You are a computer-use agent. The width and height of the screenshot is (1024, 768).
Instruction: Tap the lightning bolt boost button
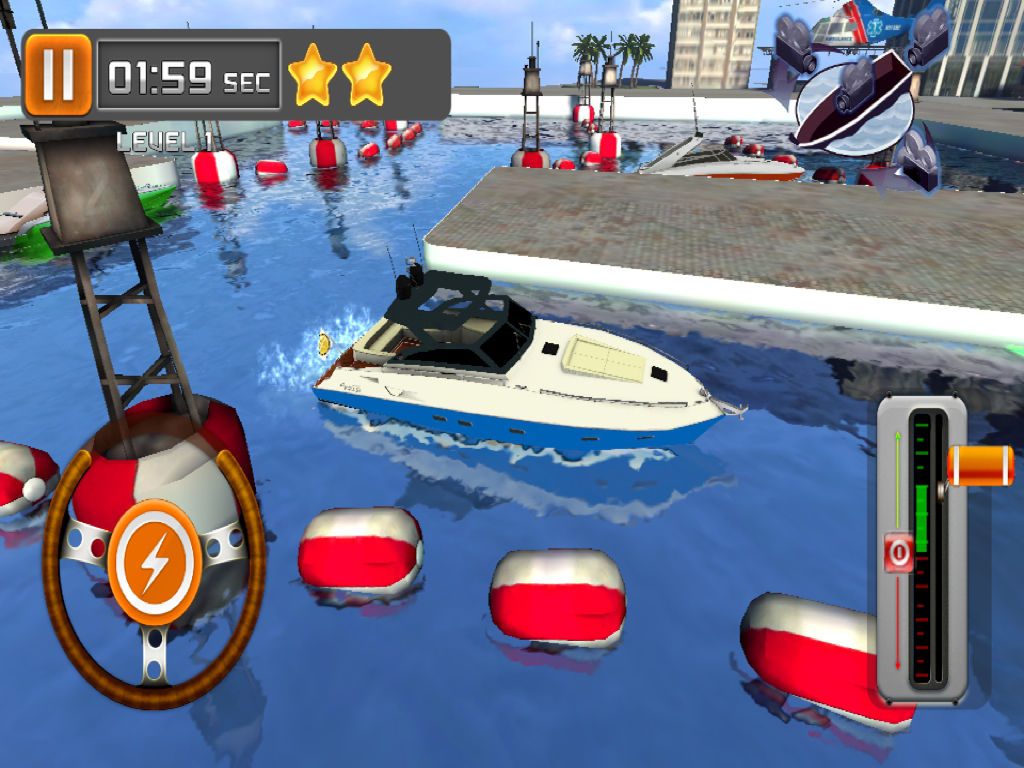pyautogui.click(x=154, y=563)
